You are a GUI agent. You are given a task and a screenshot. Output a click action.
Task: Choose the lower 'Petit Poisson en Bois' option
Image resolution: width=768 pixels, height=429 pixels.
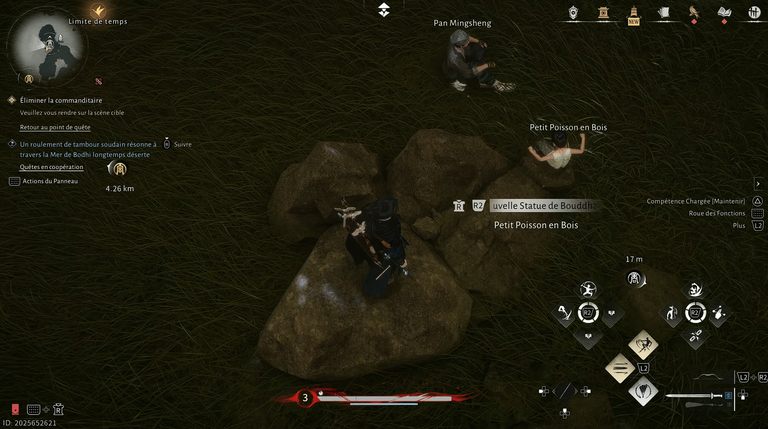coord(536,226)
